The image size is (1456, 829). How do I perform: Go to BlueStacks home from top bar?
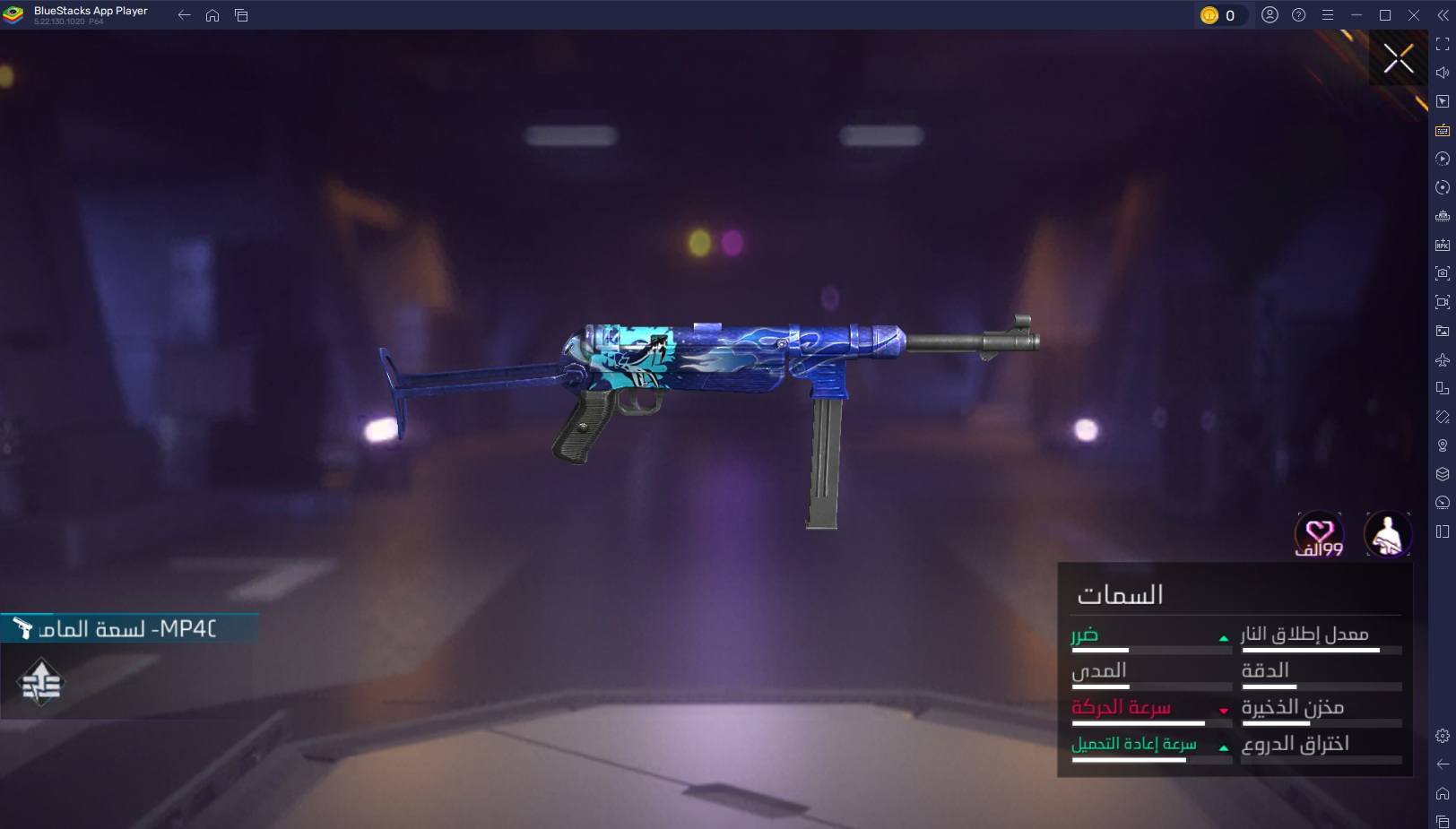pos(212,15)
